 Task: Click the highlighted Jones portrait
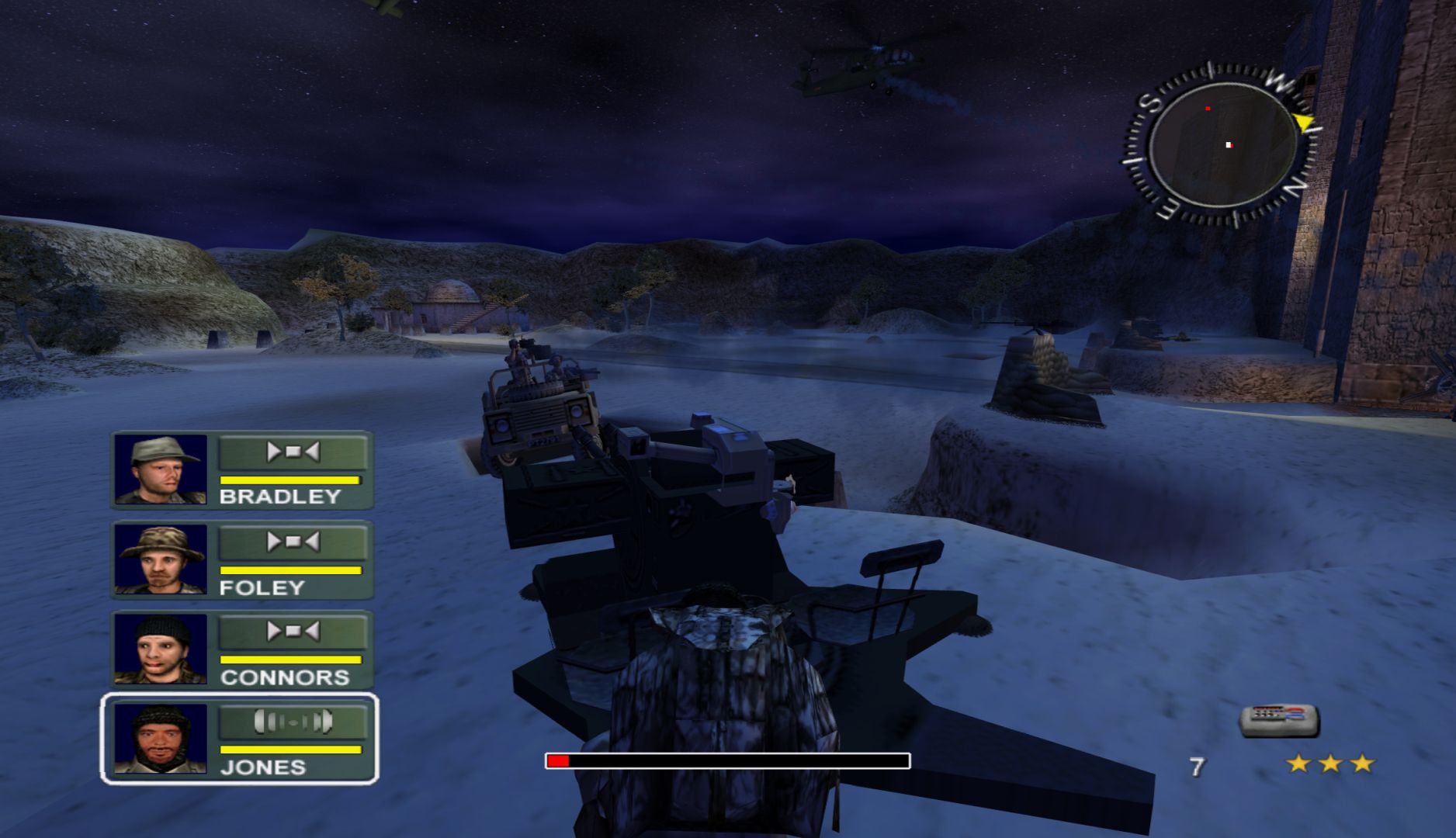[161, 739]
